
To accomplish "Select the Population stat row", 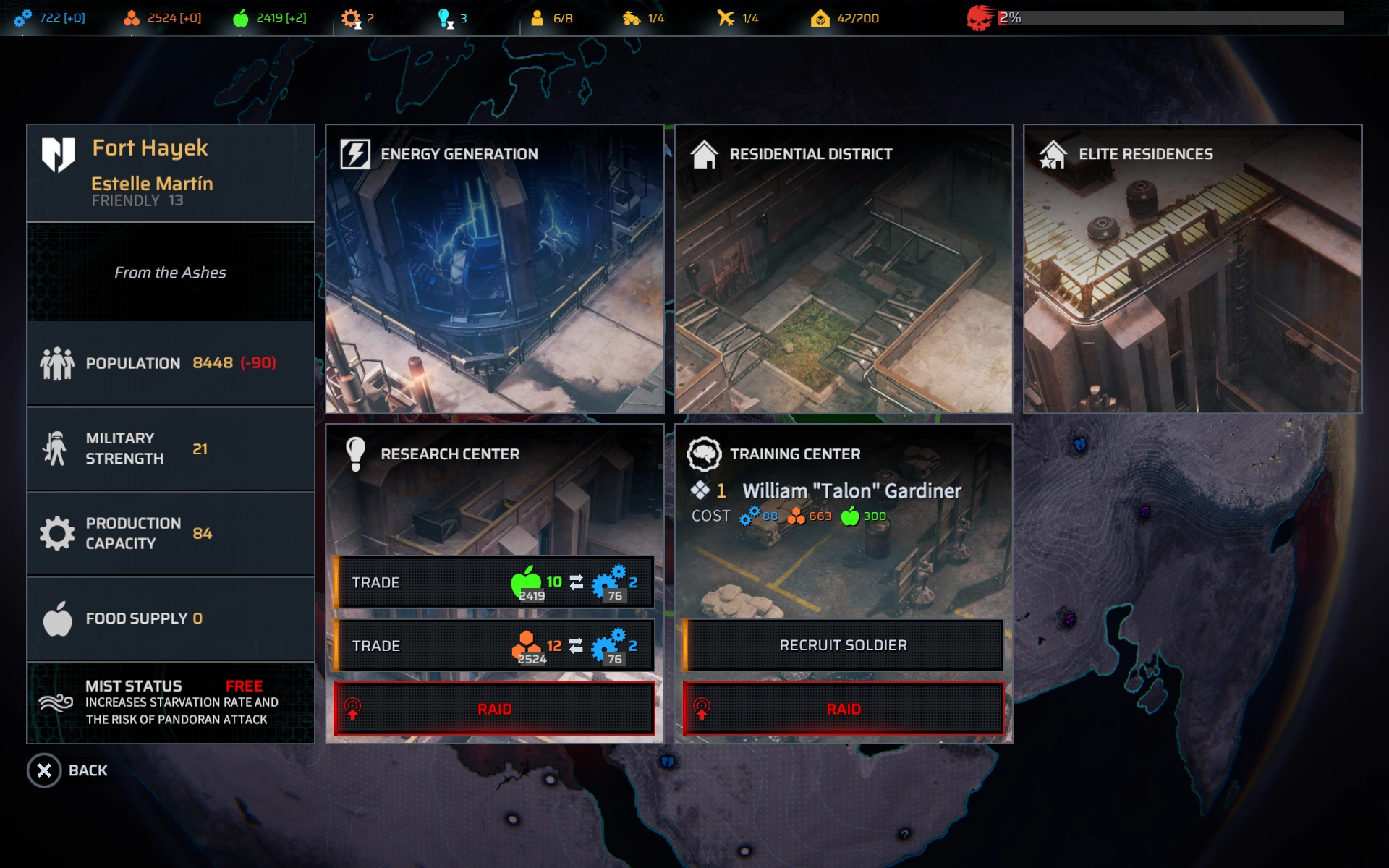I will pos(171,363).
